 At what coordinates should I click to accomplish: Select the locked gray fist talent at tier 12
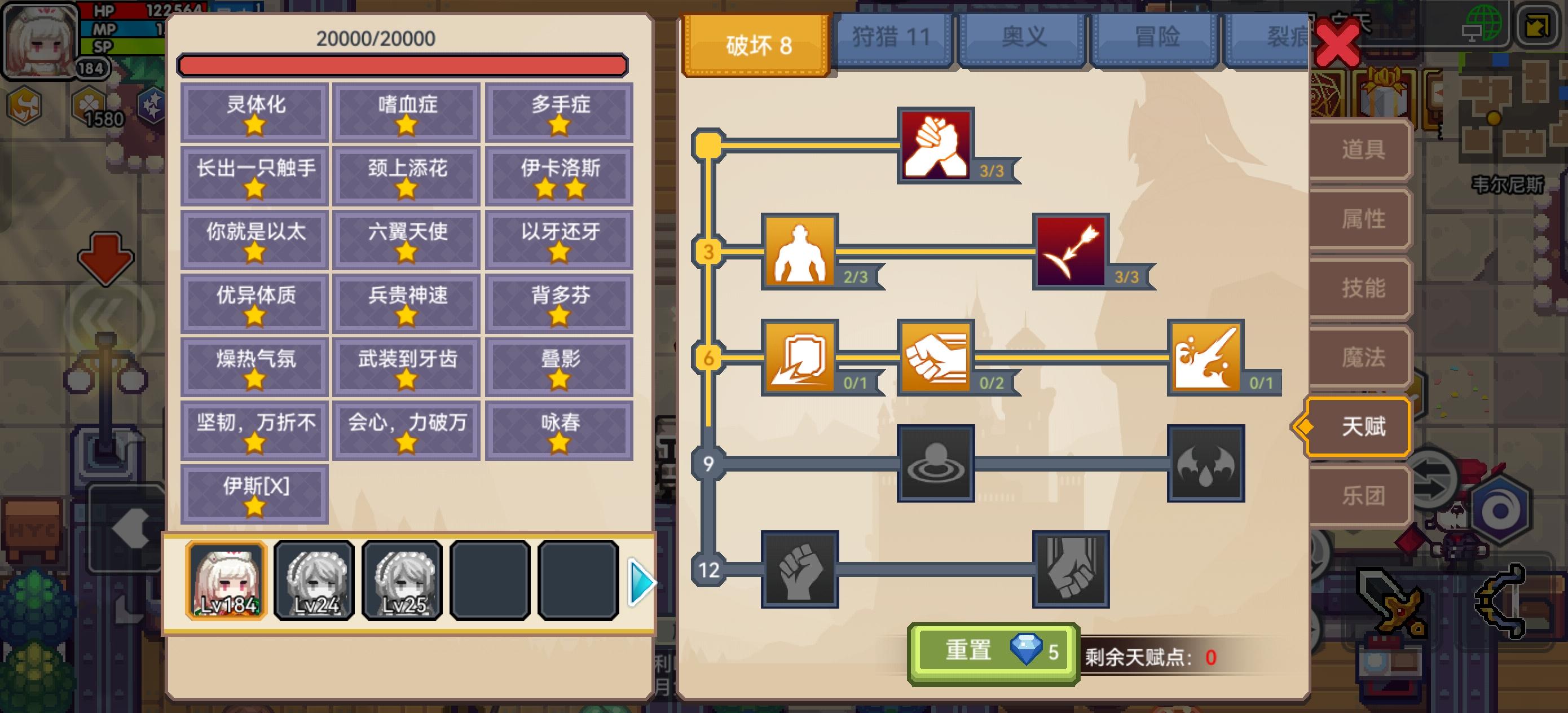coord(801,573)
